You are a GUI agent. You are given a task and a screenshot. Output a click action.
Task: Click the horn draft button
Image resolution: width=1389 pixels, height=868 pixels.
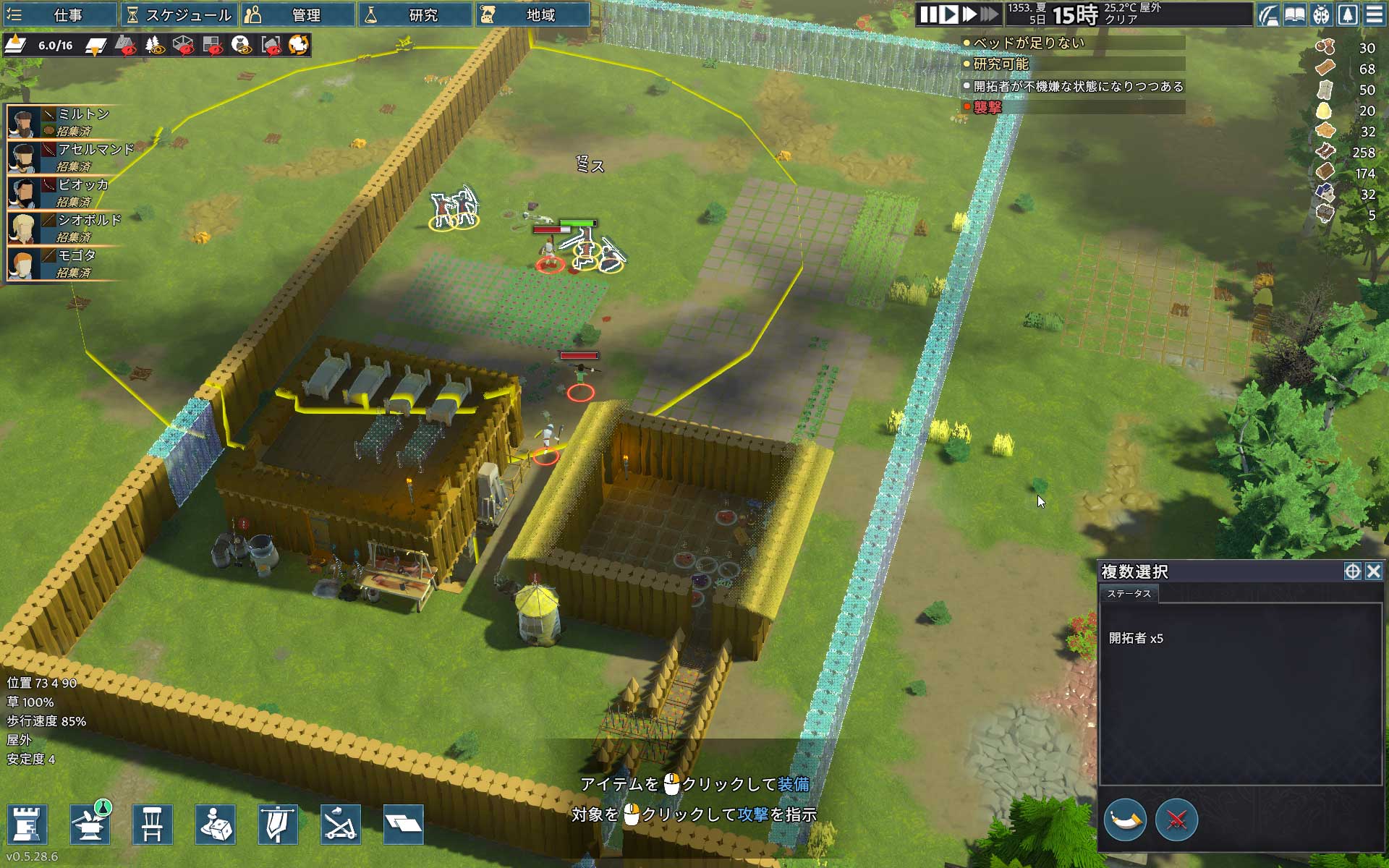1125,820
